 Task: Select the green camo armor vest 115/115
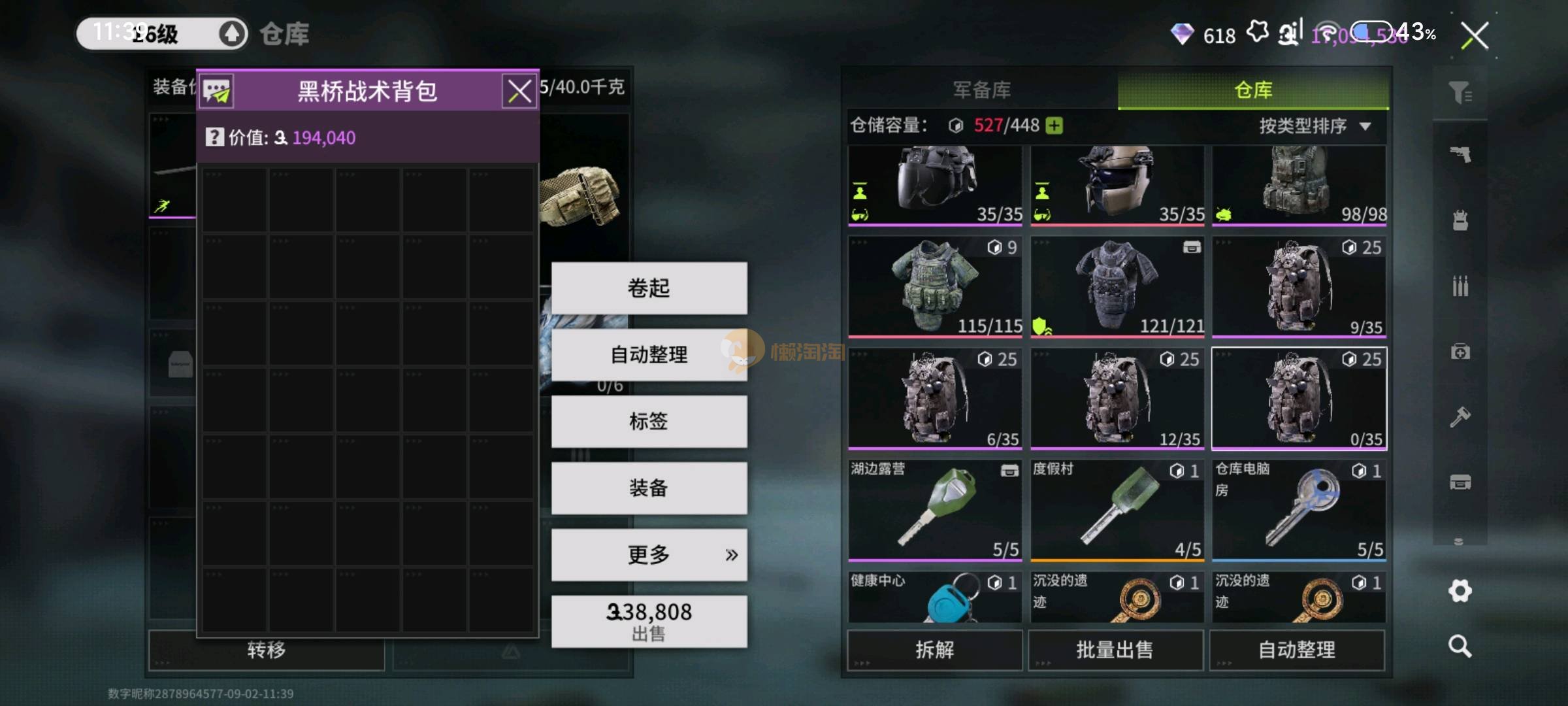[935, 287]
